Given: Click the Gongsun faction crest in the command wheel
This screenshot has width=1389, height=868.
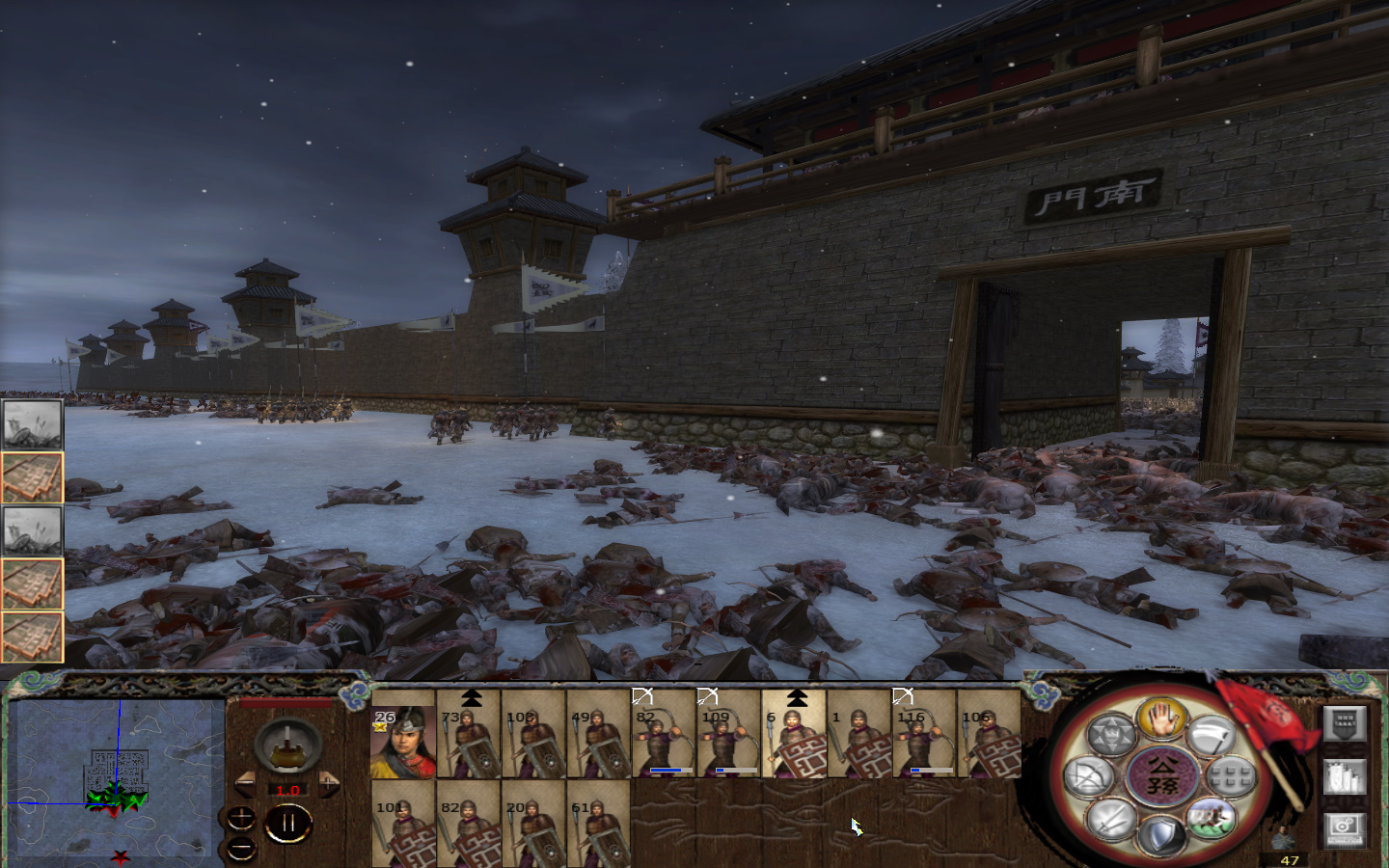Looking at the screenshot, I should pos(1160,776).
